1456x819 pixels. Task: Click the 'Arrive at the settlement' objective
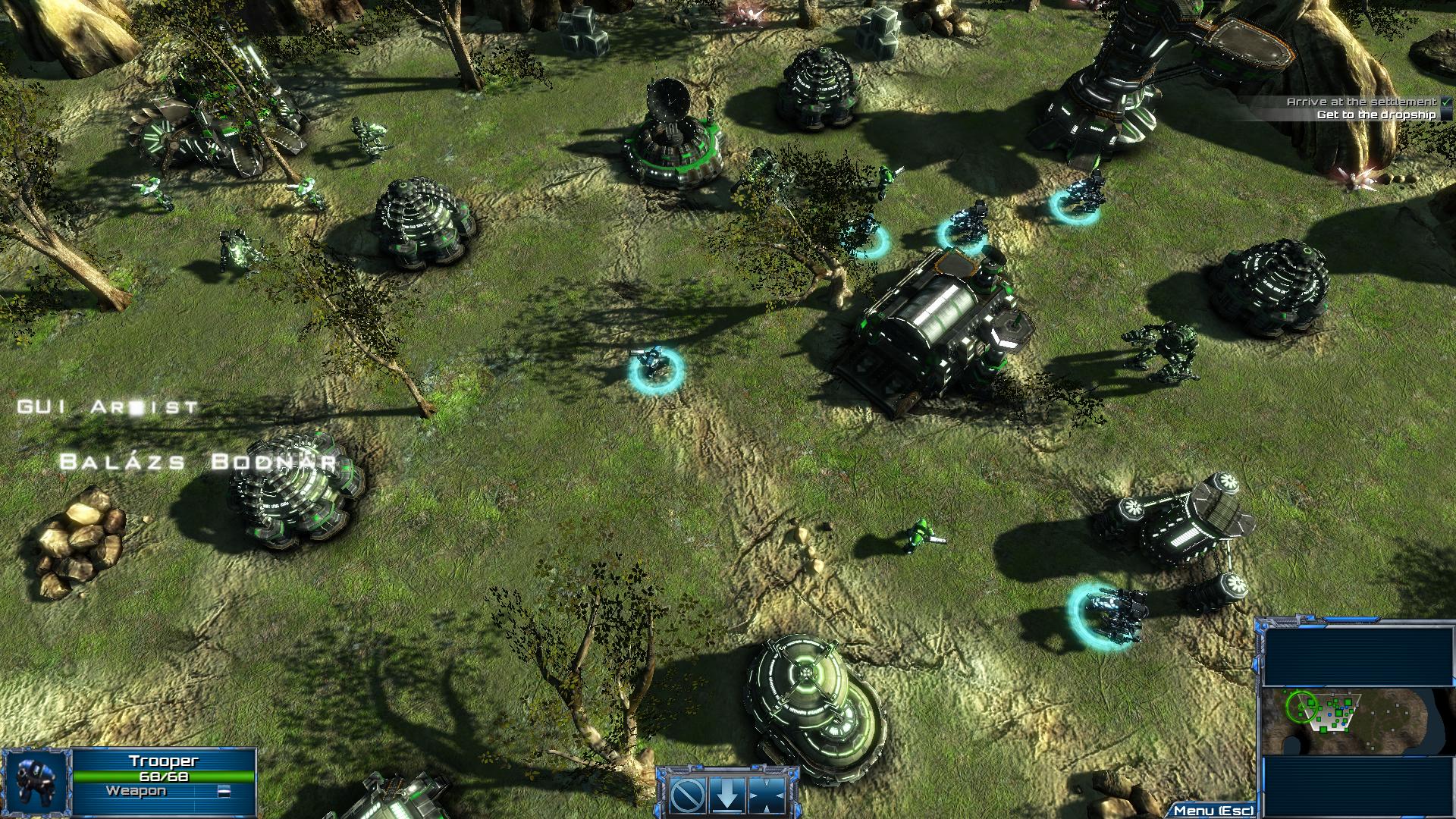click(1361, 102)
